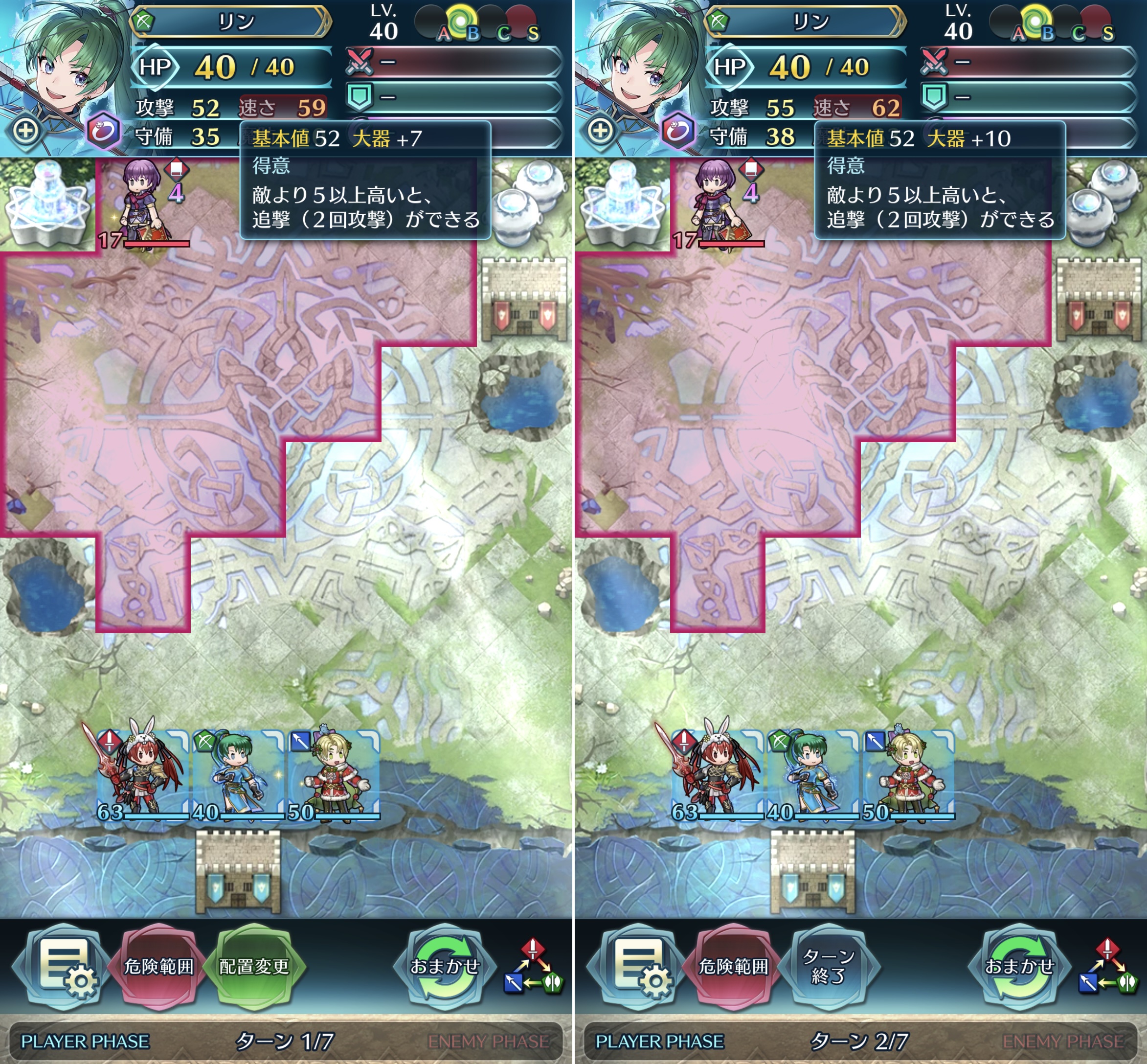Tap the 速さ 59 speed stat
This screenshot has width=1147, height=1064.
(283, 108)
